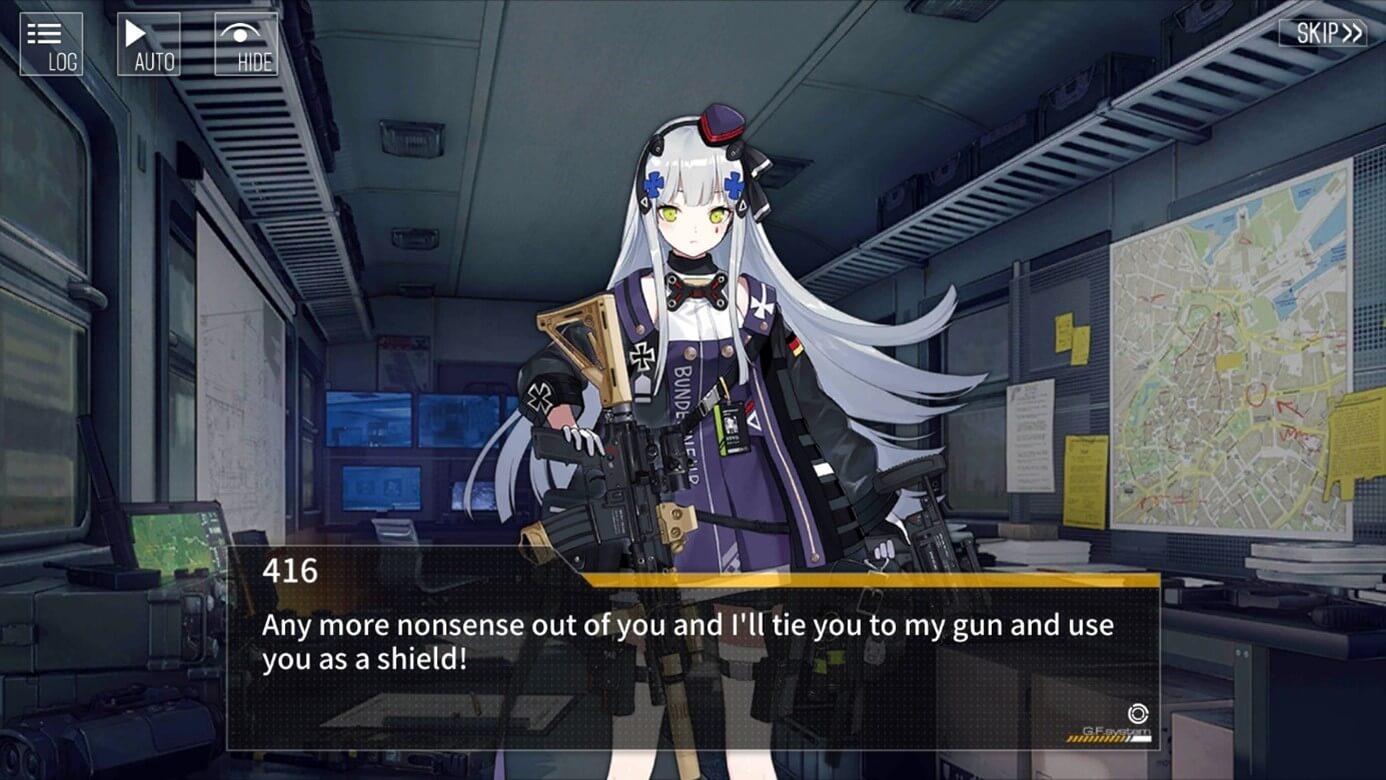
Task: Enable AUTO dialogue playback
Action: click(149, 44)
